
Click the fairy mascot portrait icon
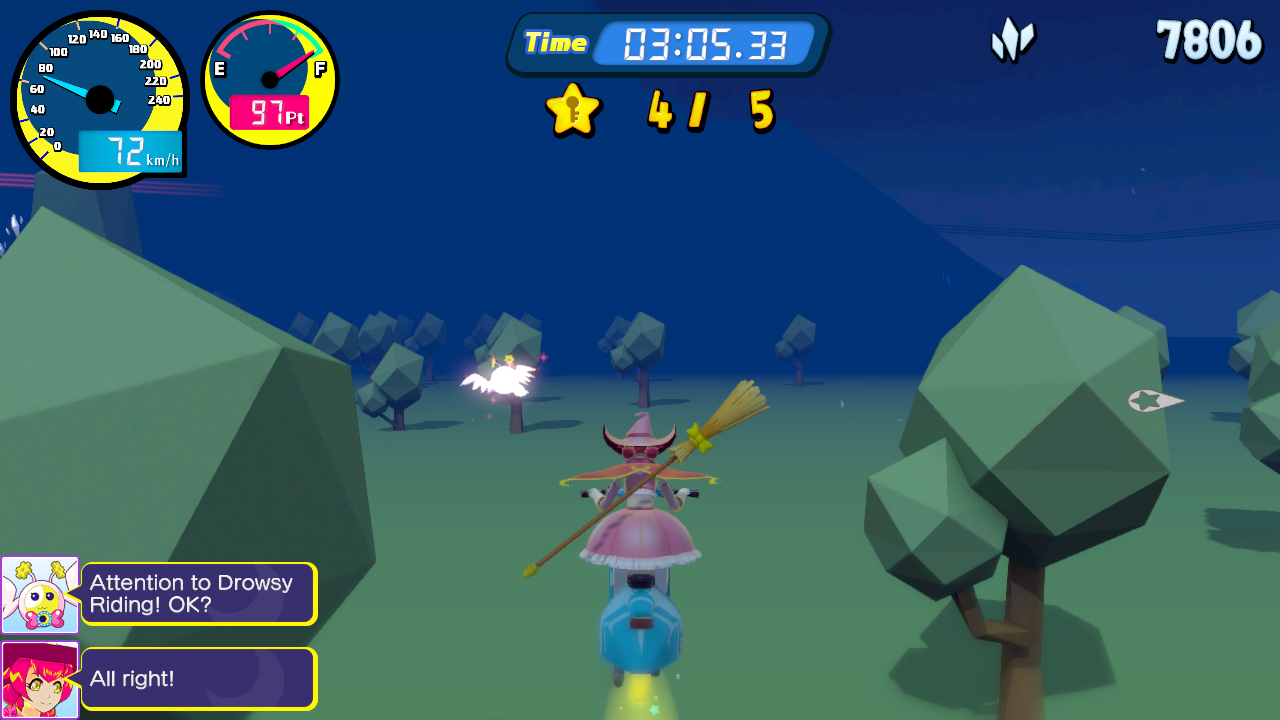[x=40, y=593]
